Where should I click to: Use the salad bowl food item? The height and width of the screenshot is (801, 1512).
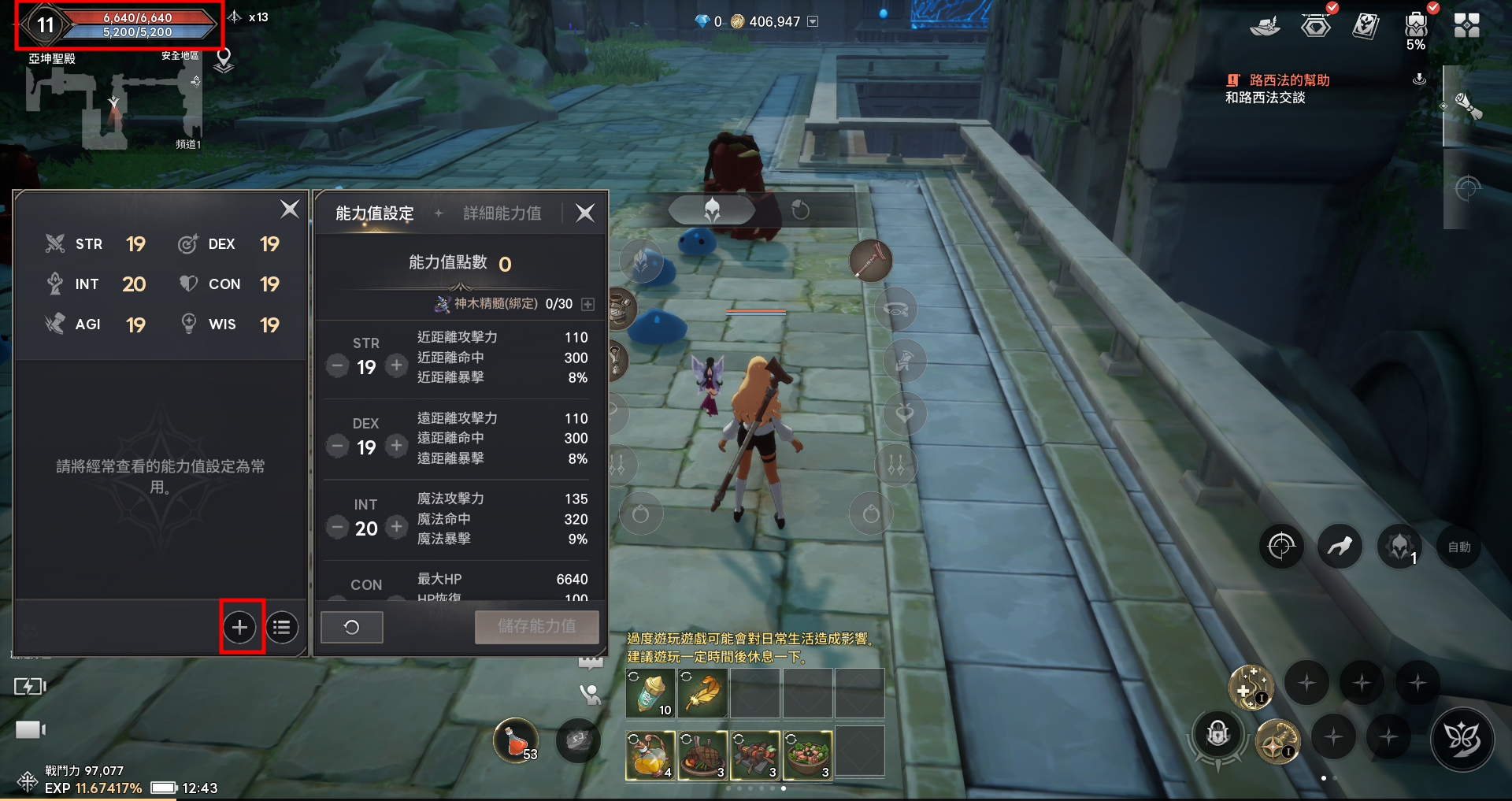807,754
